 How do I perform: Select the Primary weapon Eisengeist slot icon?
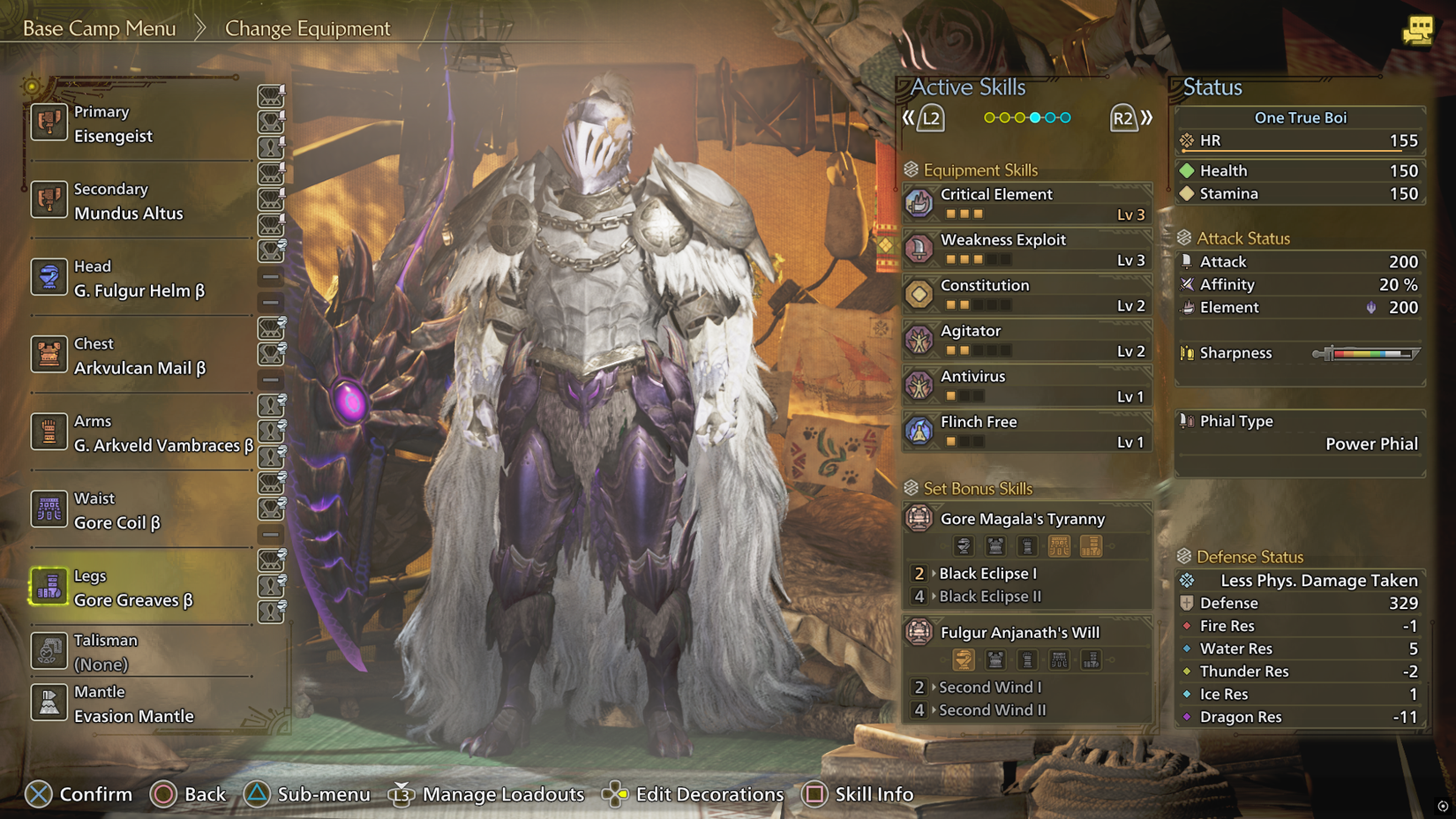(49, 124)
